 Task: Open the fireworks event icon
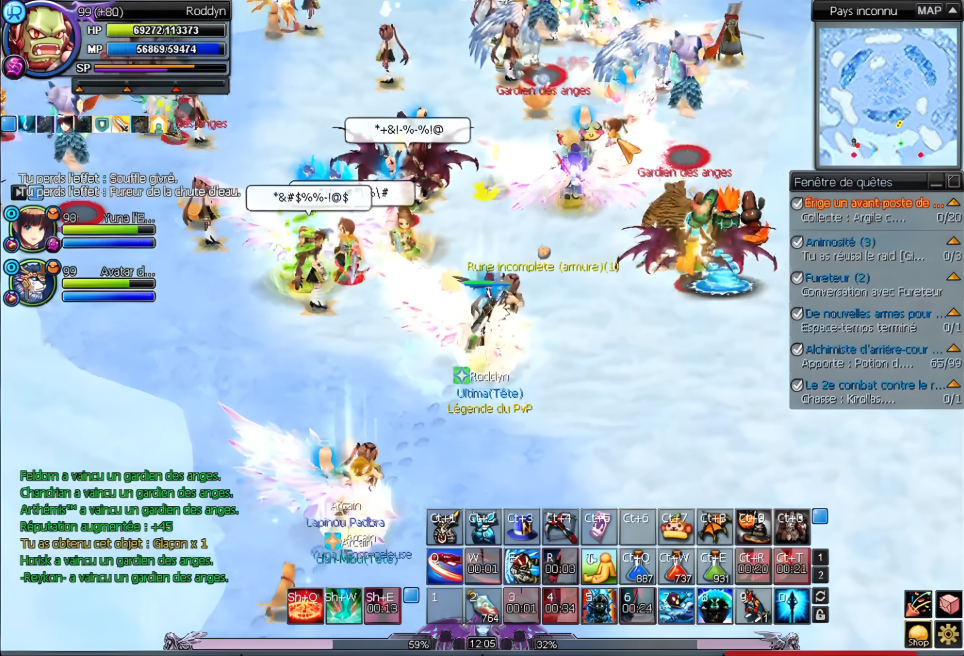click(918, 604)
